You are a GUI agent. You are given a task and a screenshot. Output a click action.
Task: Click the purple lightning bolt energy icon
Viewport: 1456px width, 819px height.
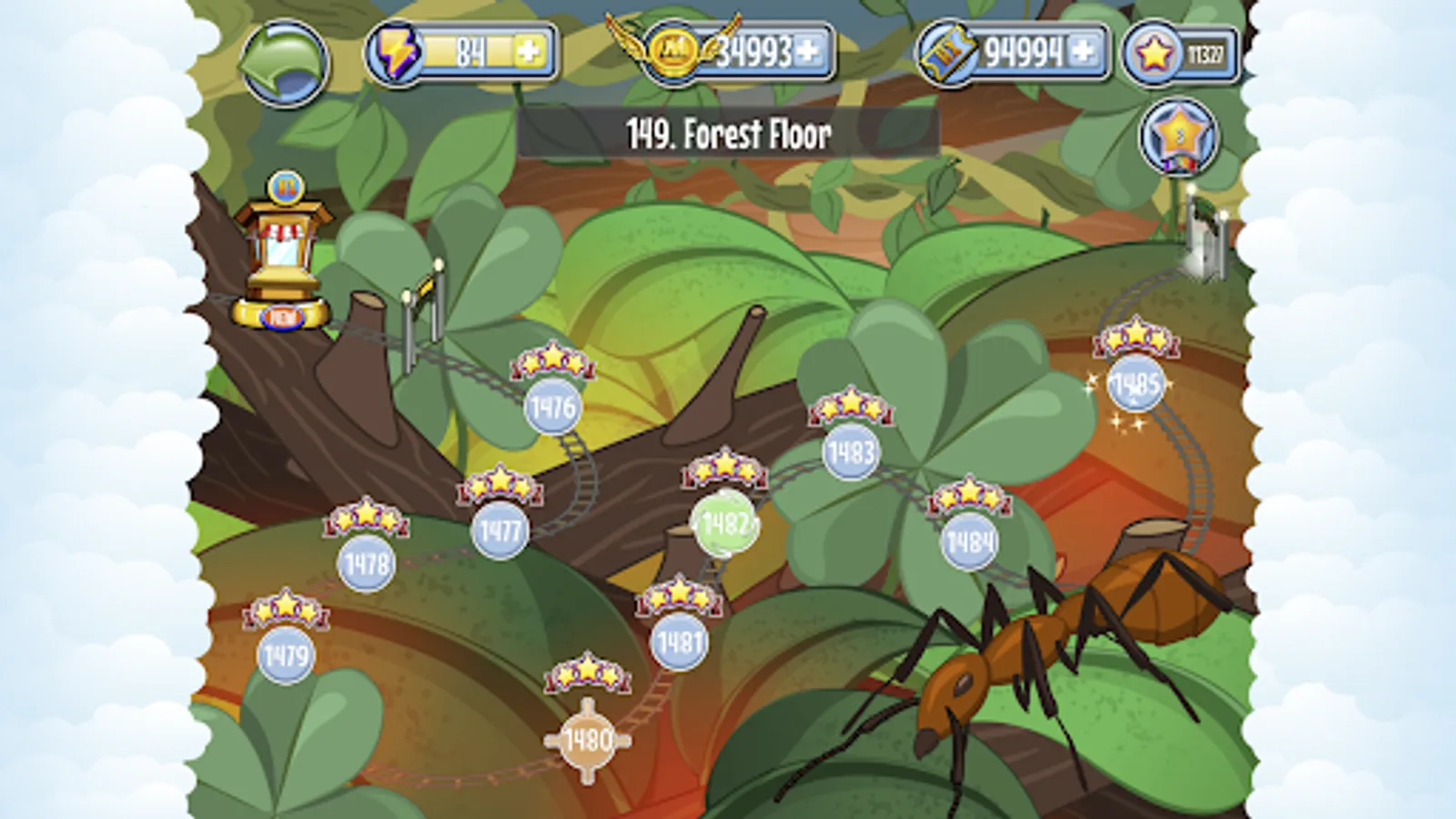coord(395,52)
